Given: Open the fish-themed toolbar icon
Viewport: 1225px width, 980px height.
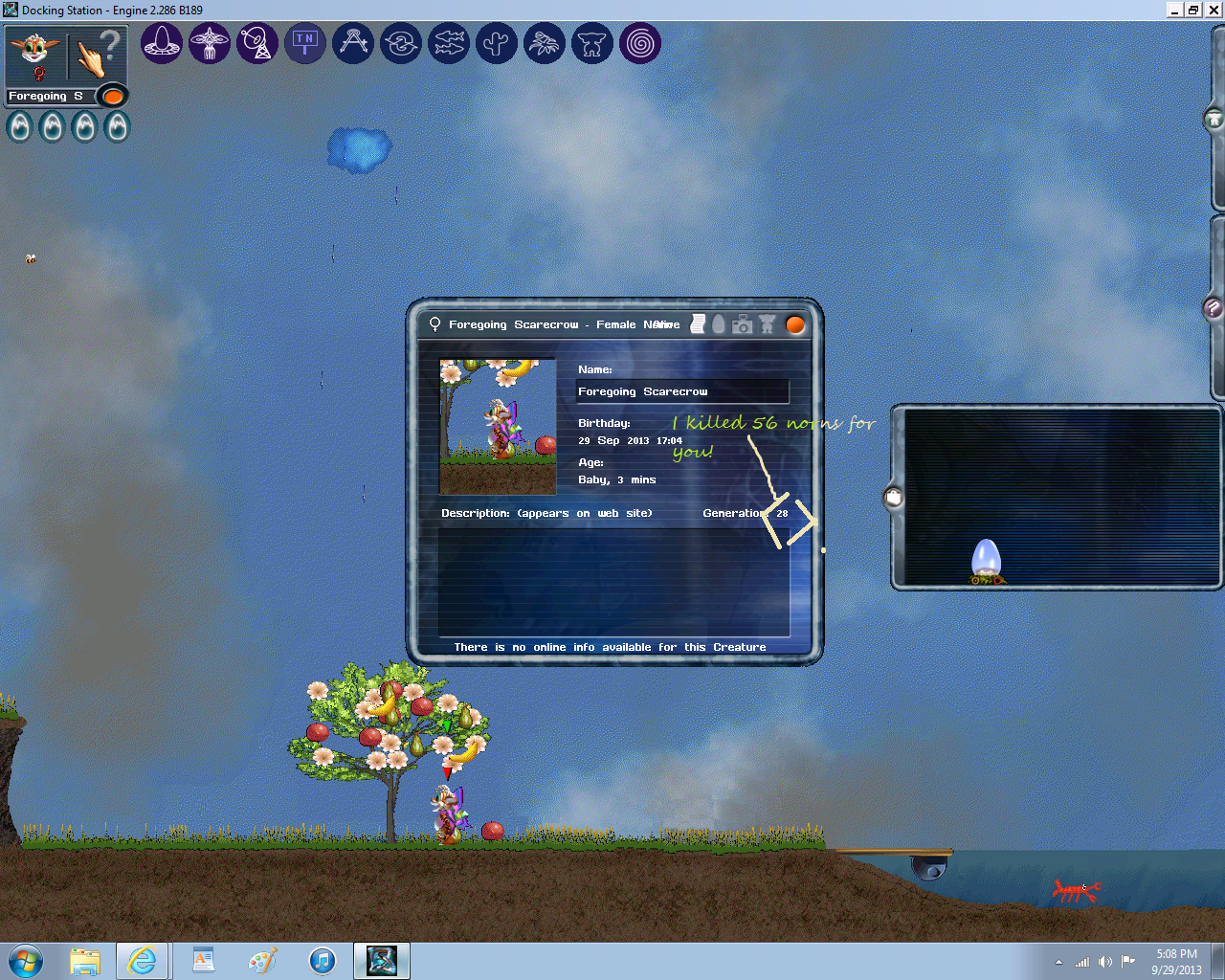Looking at the screenshot, I should 449,43.
